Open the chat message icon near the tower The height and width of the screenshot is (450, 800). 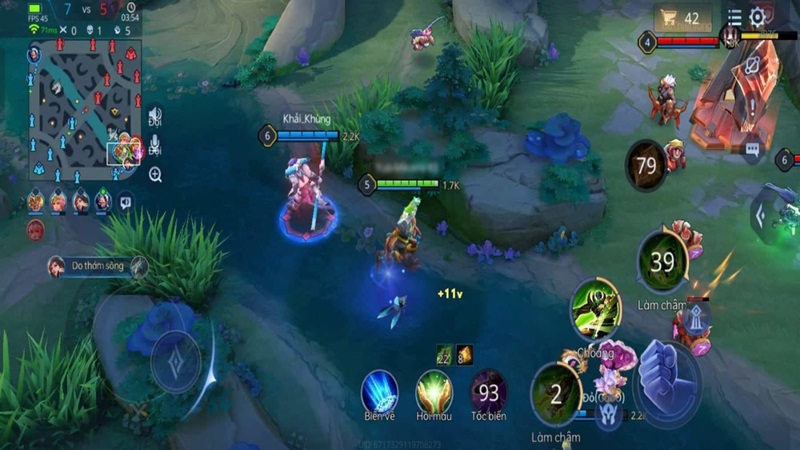coord(752,150)
